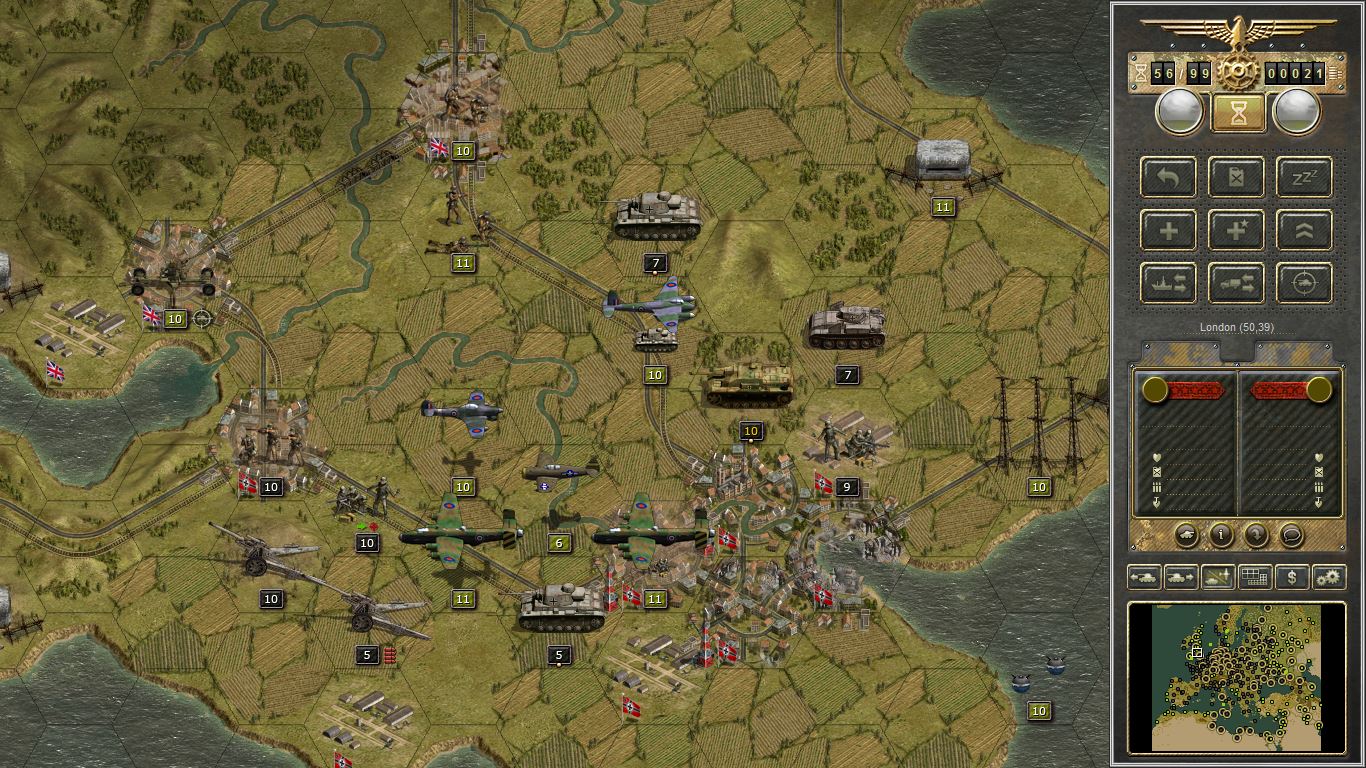Click the Reinforce plus icon
Image resolution: width=1366 pixels, height=768 pixels.
coord(1168,230)
